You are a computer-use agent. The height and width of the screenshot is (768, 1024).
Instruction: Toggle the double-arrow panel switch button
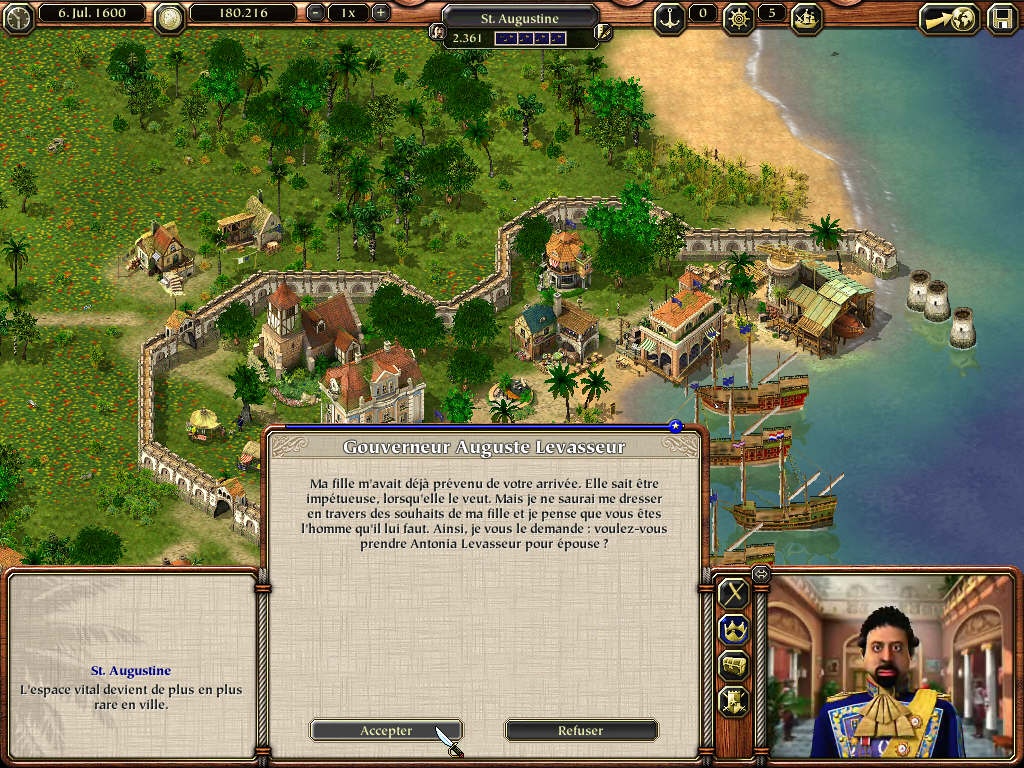coord(760,574)
